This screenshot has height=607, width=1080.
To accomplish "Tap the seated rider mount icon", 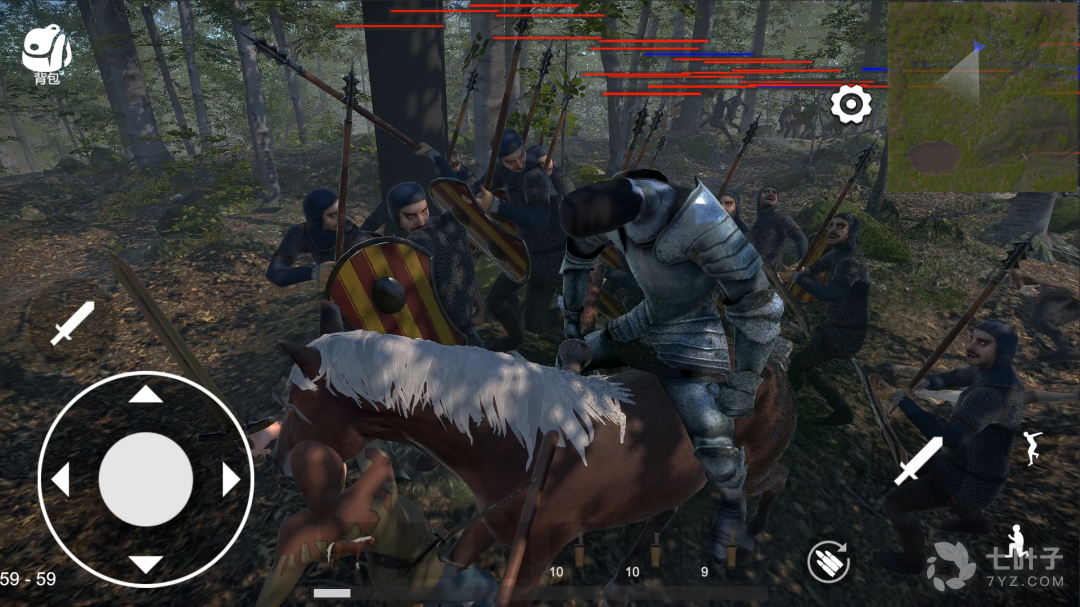I will click(x=1016, y=541).
